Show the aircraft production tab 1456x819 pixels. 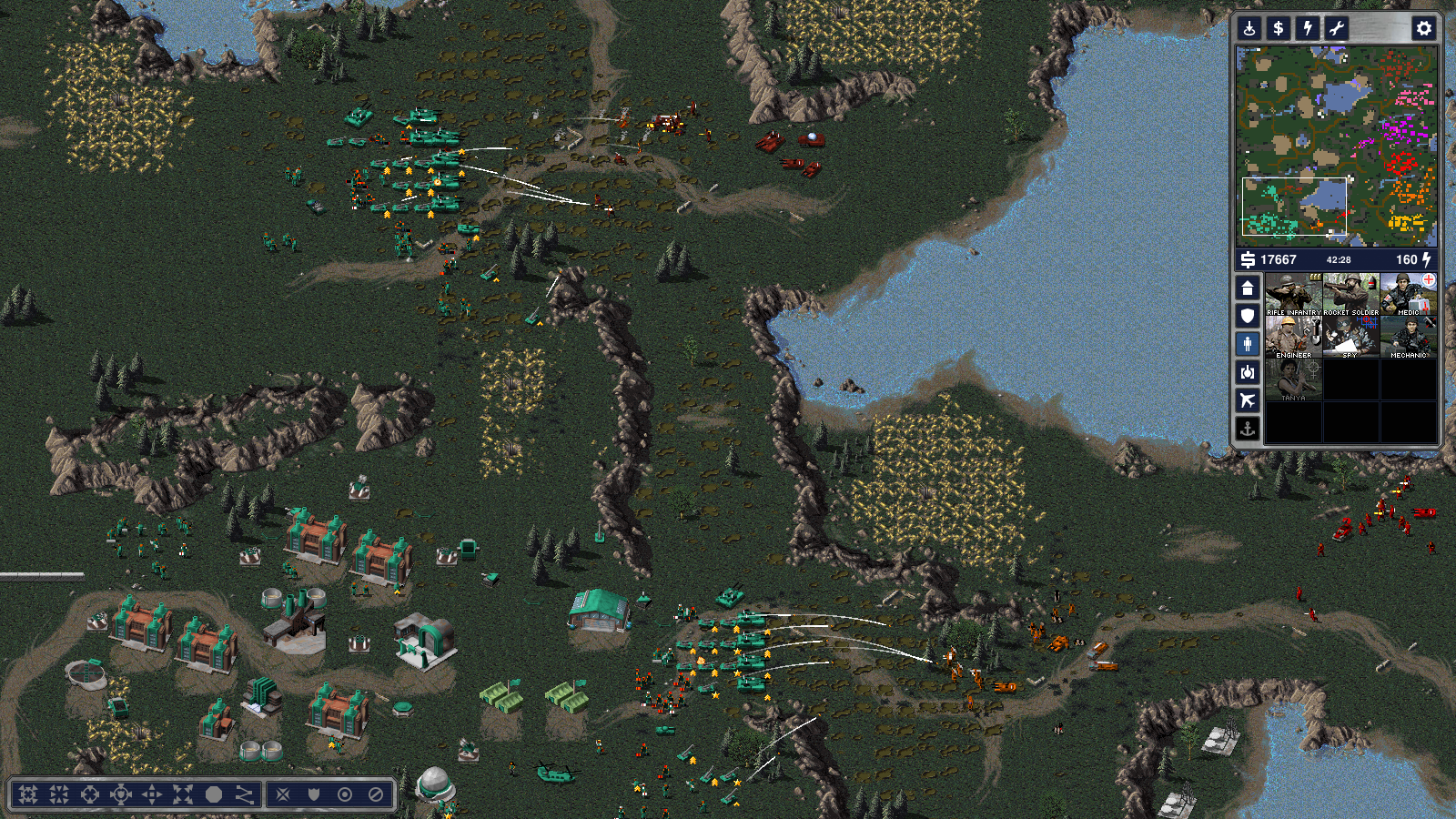point(1248,400)
